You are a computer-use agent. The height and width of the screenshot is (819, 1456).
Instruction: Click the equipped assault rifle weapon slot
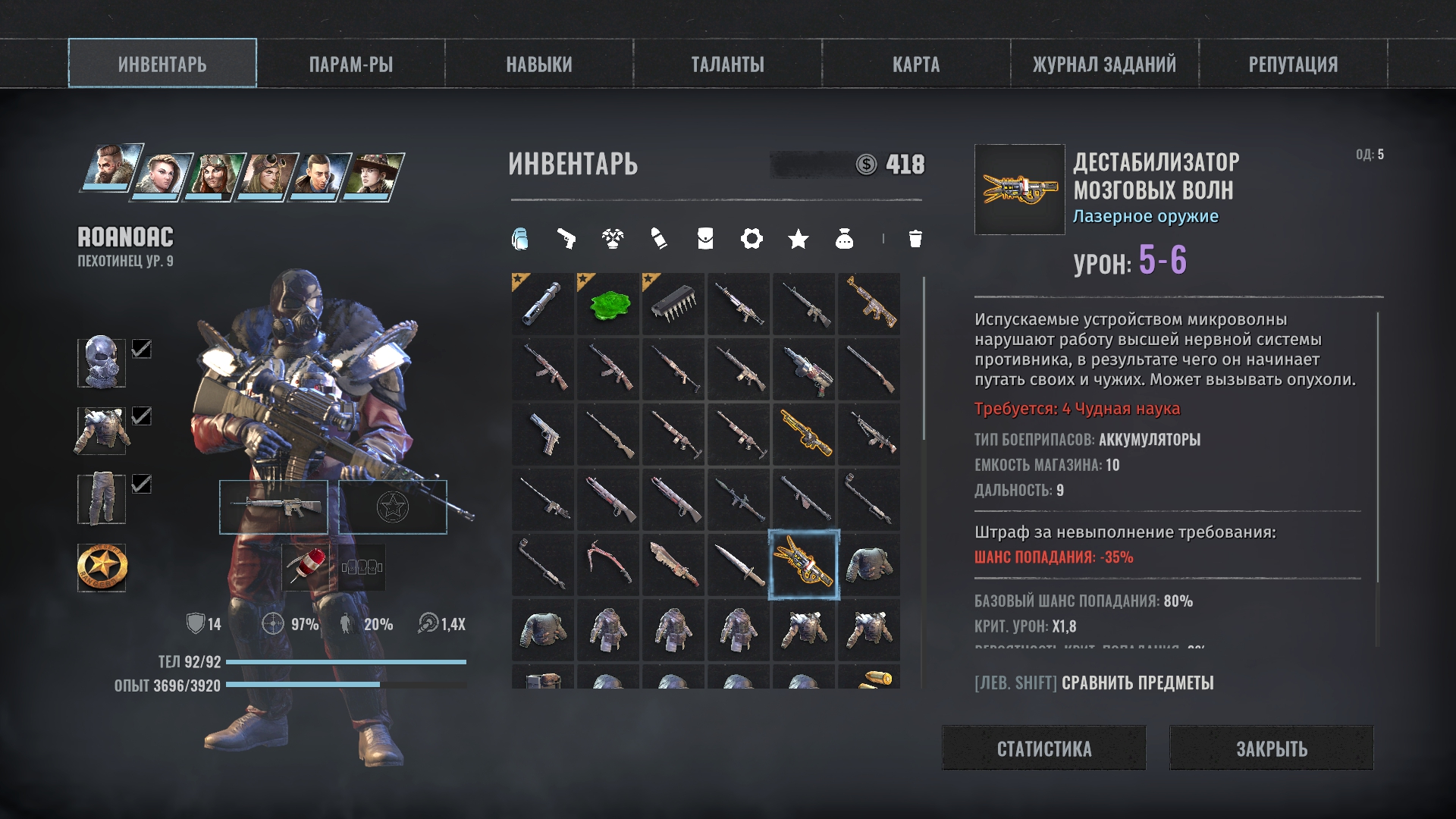[x=274, y=507]
